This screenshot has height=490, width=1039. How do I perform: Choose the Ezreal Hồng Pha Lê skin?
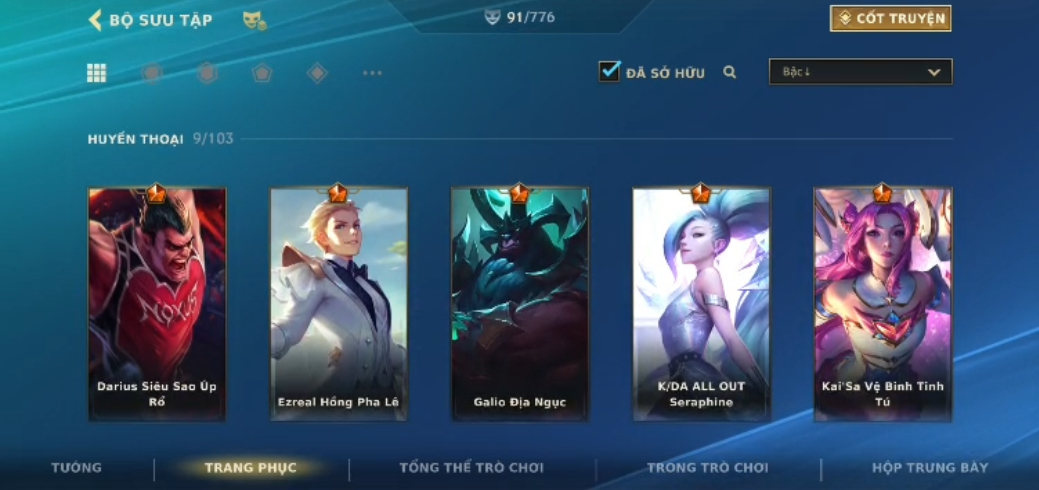tap(338, 304)
